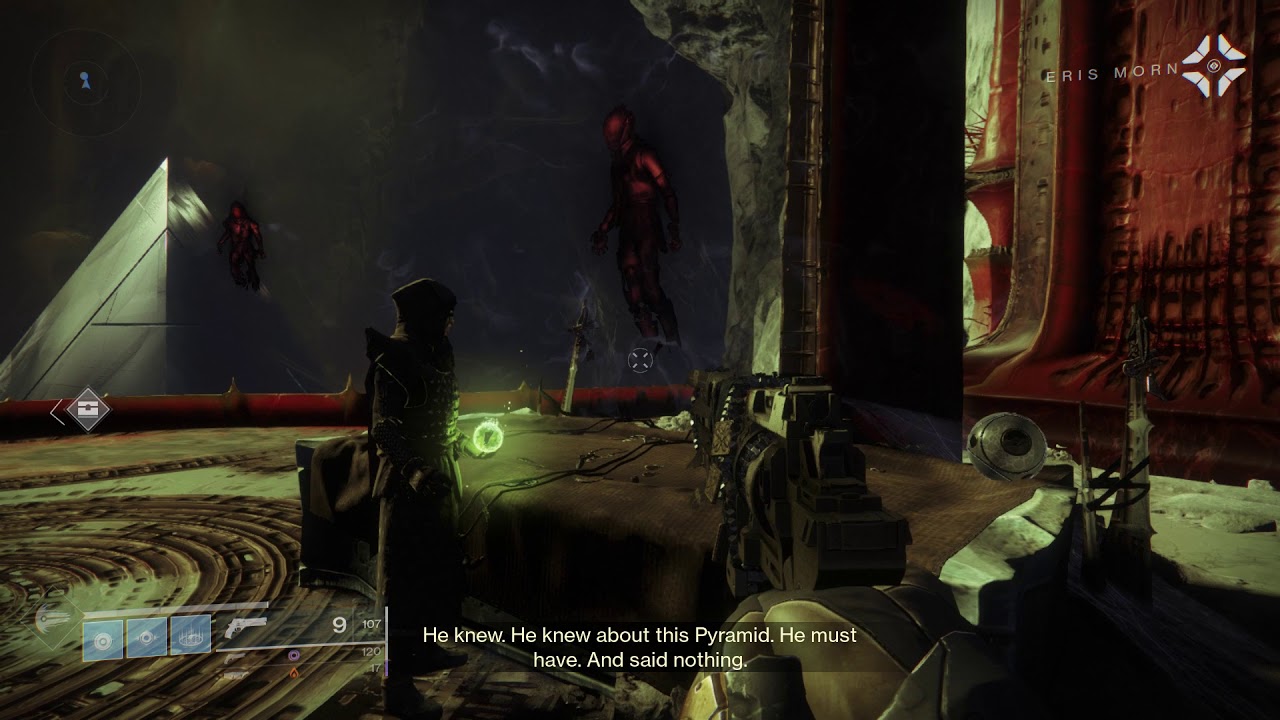
Task: Select the Ghost icon beside Eris Morn
Action: click(1214, 66)
